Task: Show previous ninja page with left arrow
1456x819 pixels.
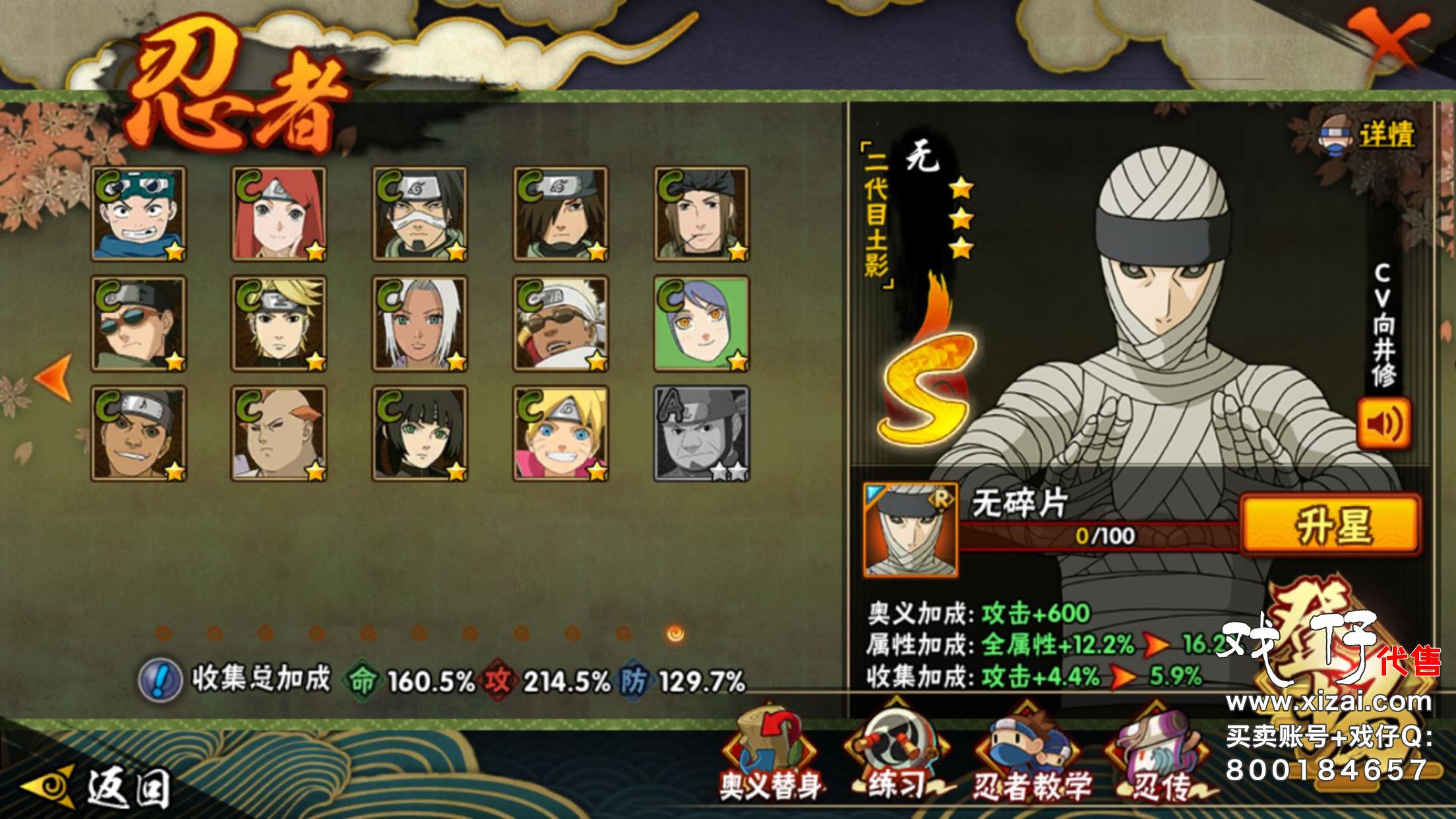Action: pos(54,378)
